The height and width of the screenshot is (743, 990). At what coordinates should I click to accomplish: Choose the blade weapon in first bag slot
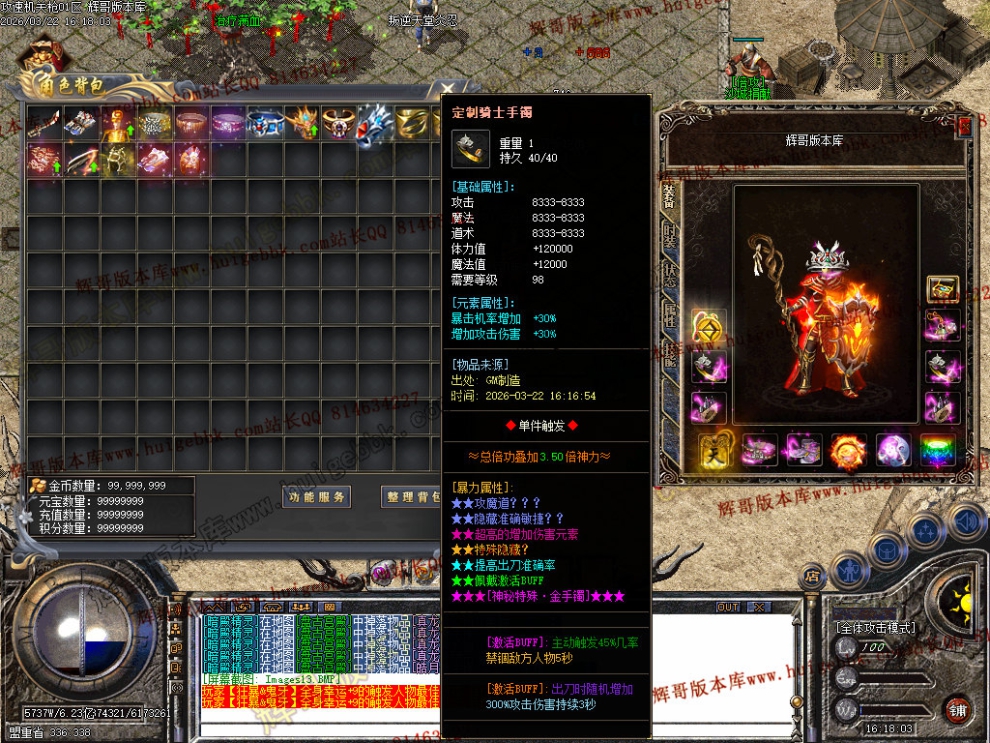coord(45,123)
